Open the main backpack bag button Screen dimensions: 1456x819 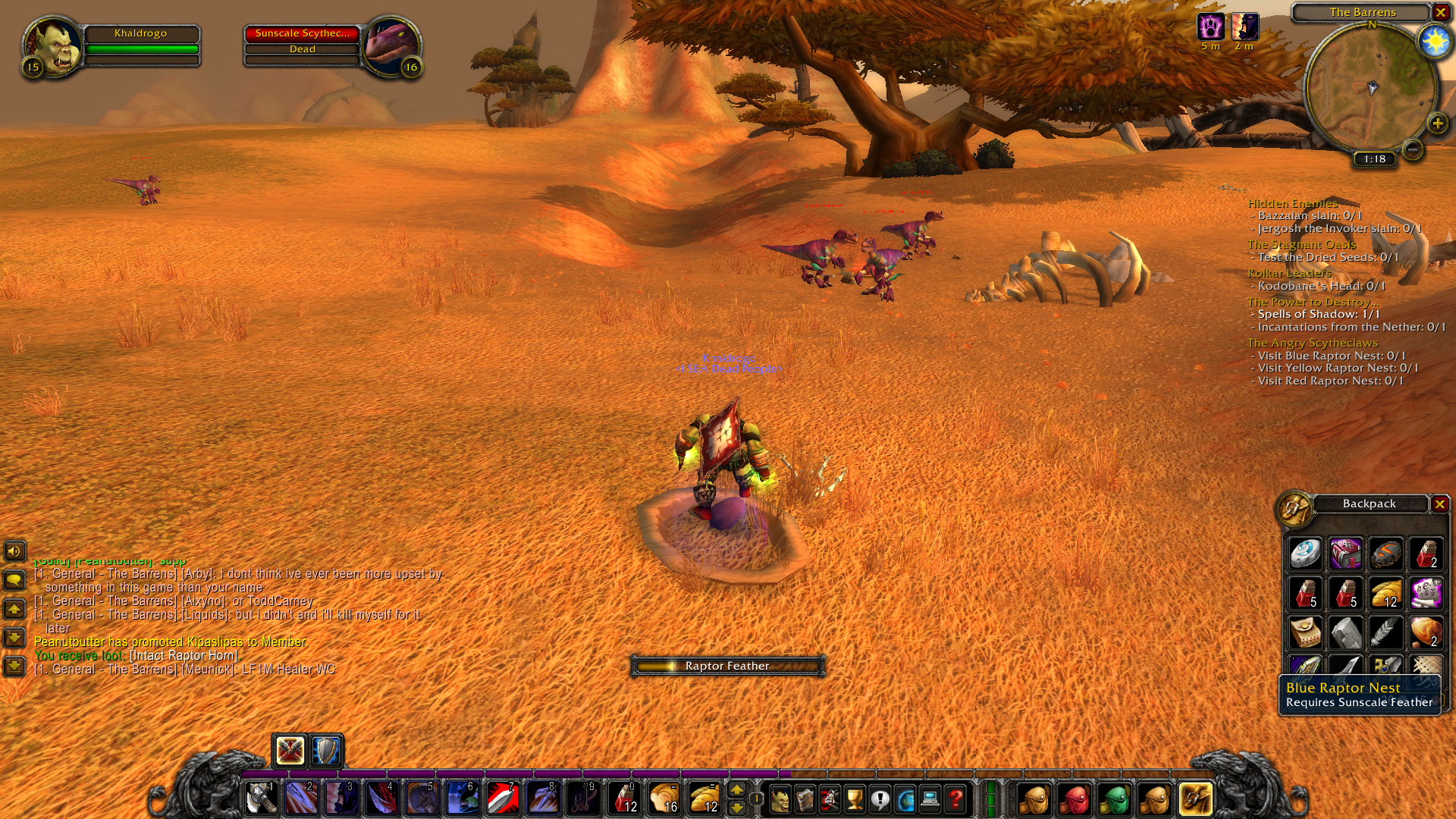tap(1195, 799)
